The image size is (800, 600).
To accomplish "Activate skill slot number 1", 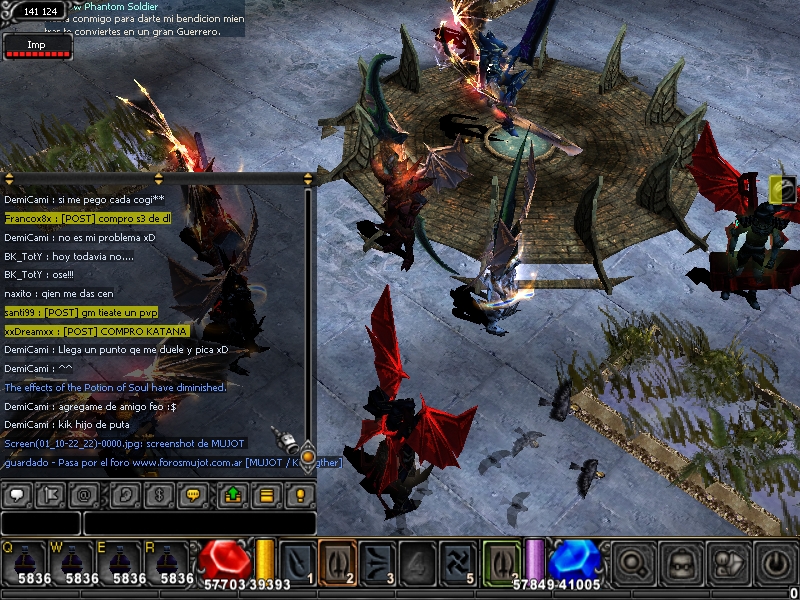I will click(298, 560).
